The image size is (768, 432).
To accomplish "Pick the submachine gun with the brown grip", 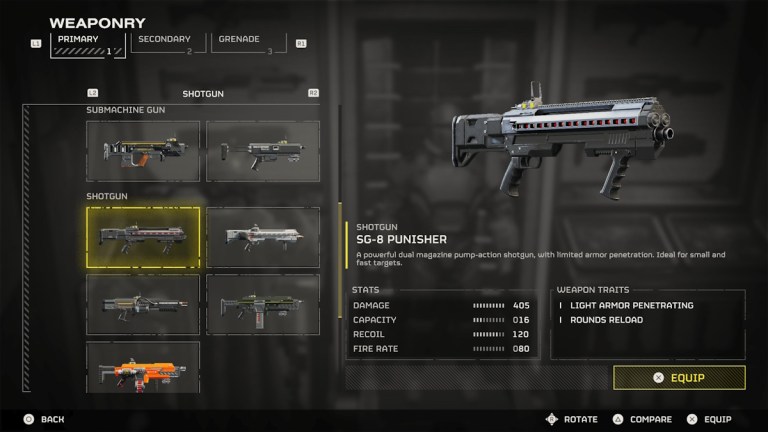I will pyautogui.click(x=143, y=151).
